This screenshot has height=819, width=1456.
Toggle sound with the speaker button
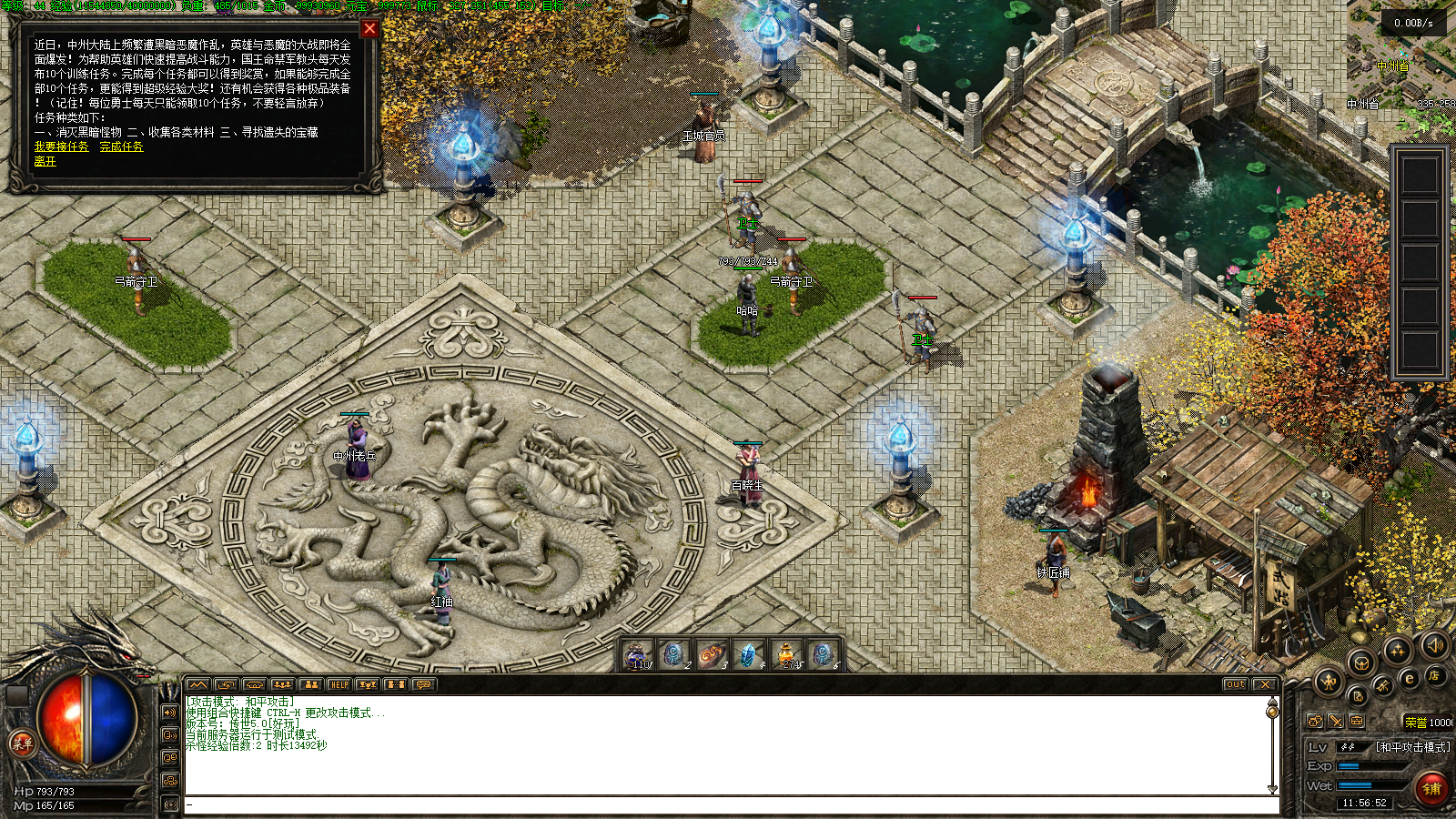tap(1435, 645)
